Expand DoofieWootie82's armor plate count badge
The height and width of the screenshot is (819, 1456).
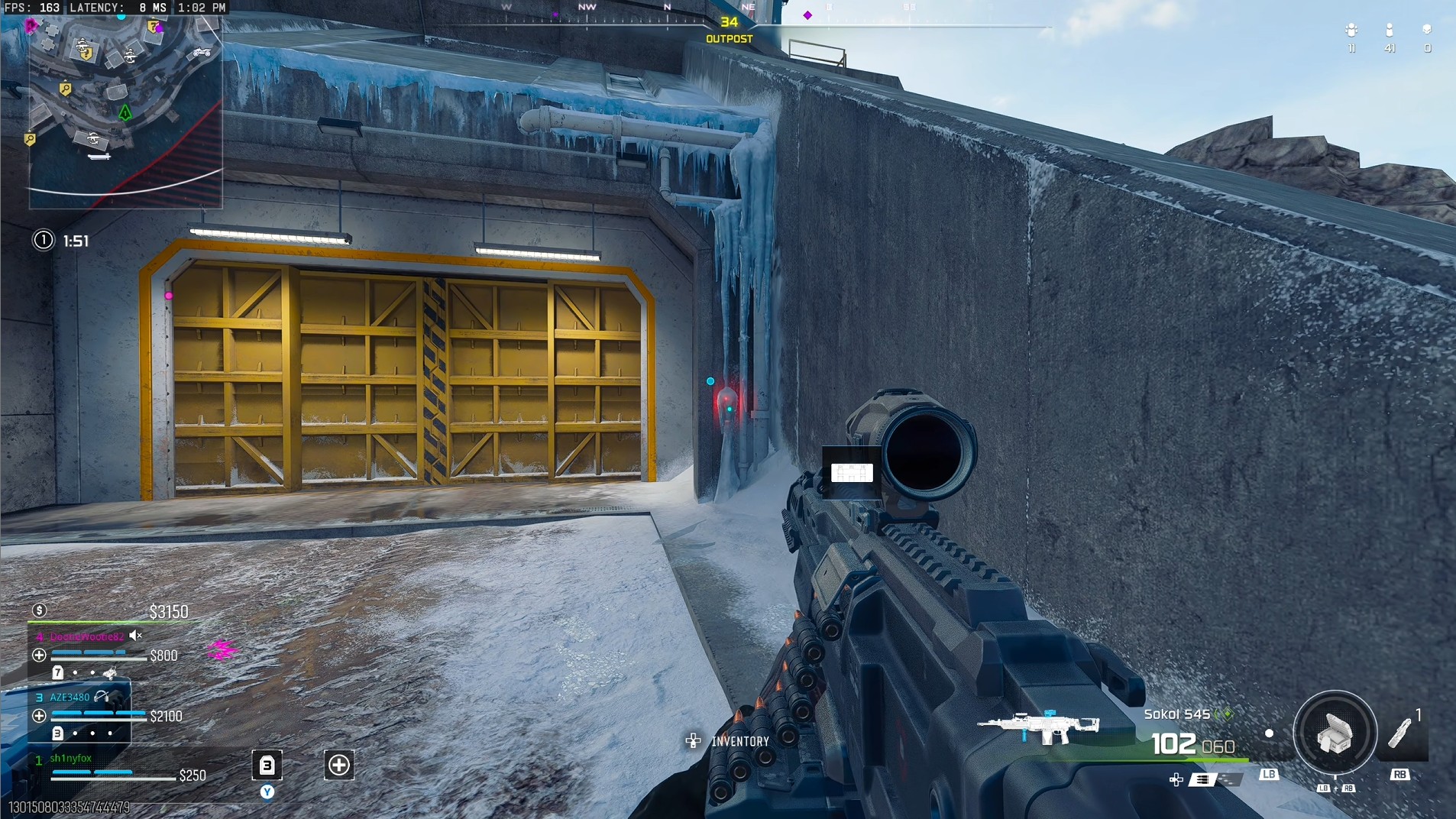click(x=58, y=673)
